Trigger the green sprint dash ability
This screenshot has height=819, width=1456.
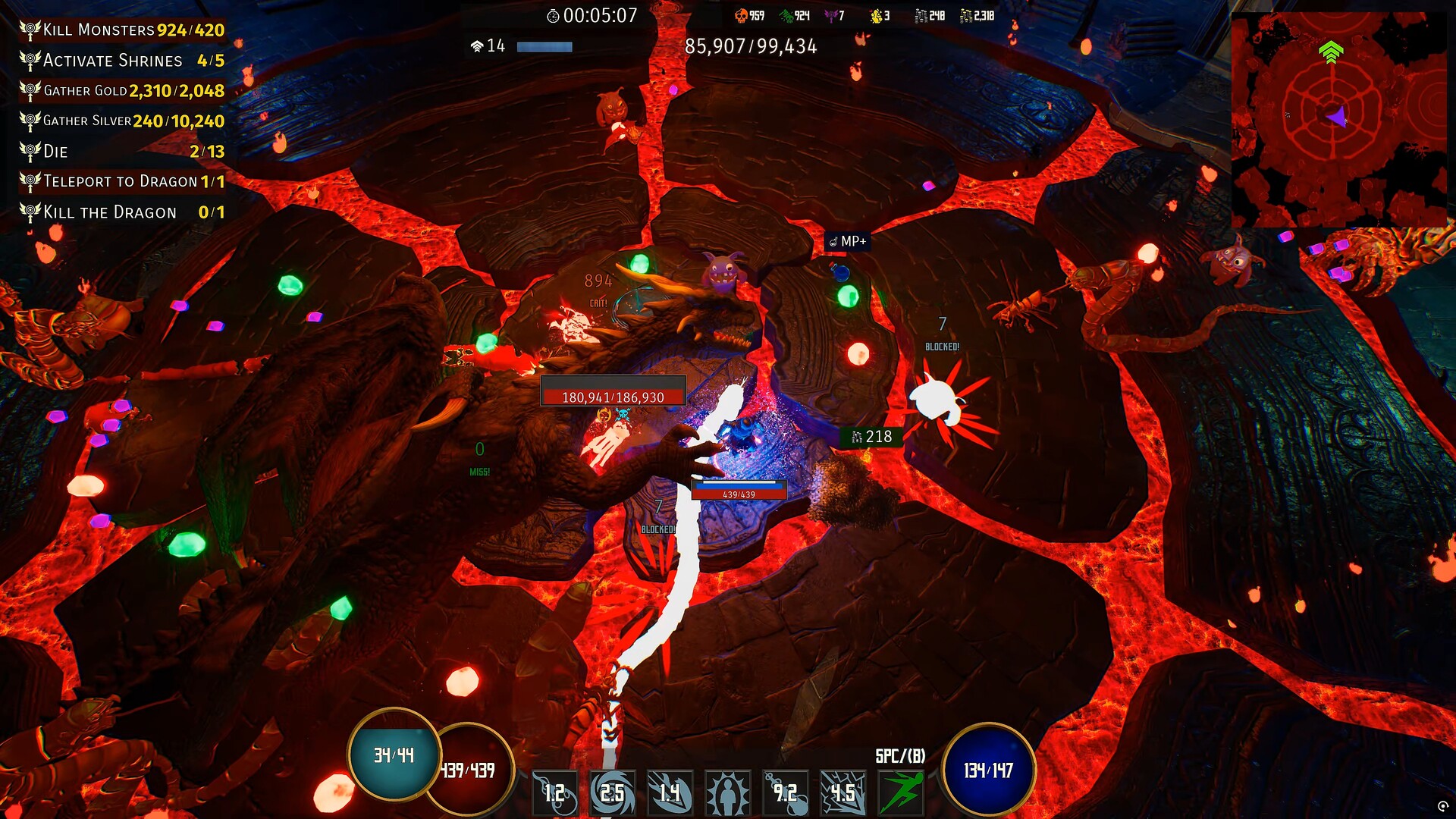pyautogui.click(x=901, y=792)
